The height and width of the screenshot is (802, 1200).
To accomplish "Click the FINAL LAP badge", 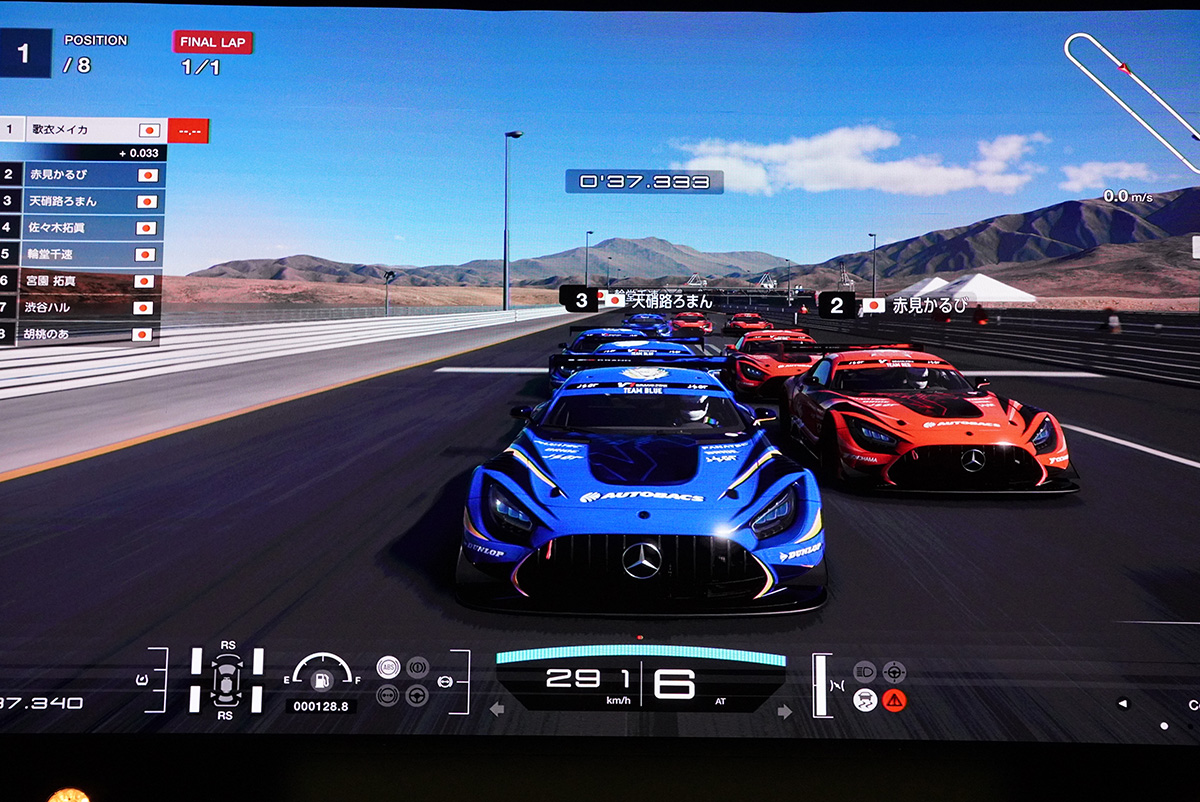I will [x=213, y=42].
